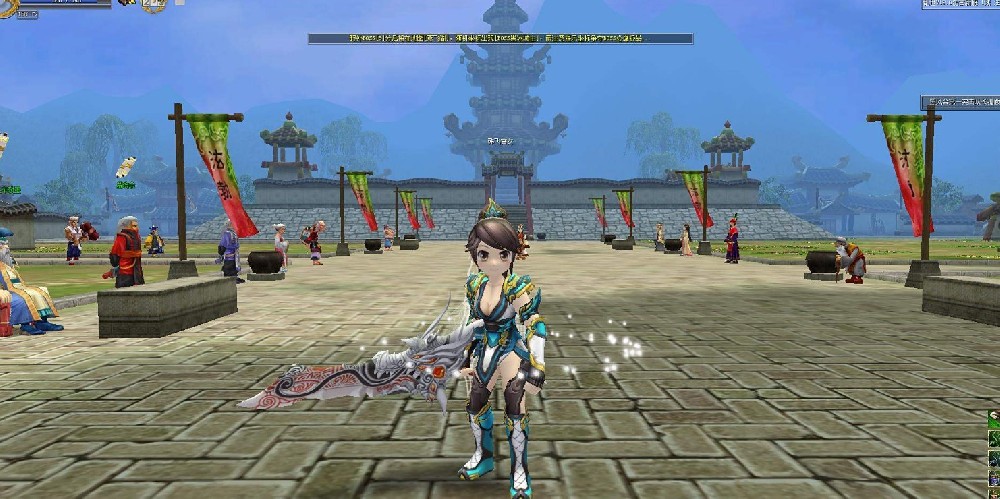Open the info bar in the top-right corner
This screenshot has width=1000, height=499.
click(960, 4)
